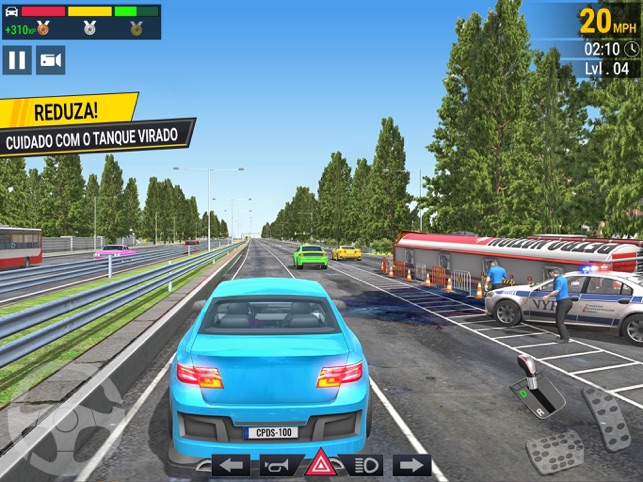Step on the brake pedal
The height and width of the screenshot is (482, 643).
click(554, 450)
